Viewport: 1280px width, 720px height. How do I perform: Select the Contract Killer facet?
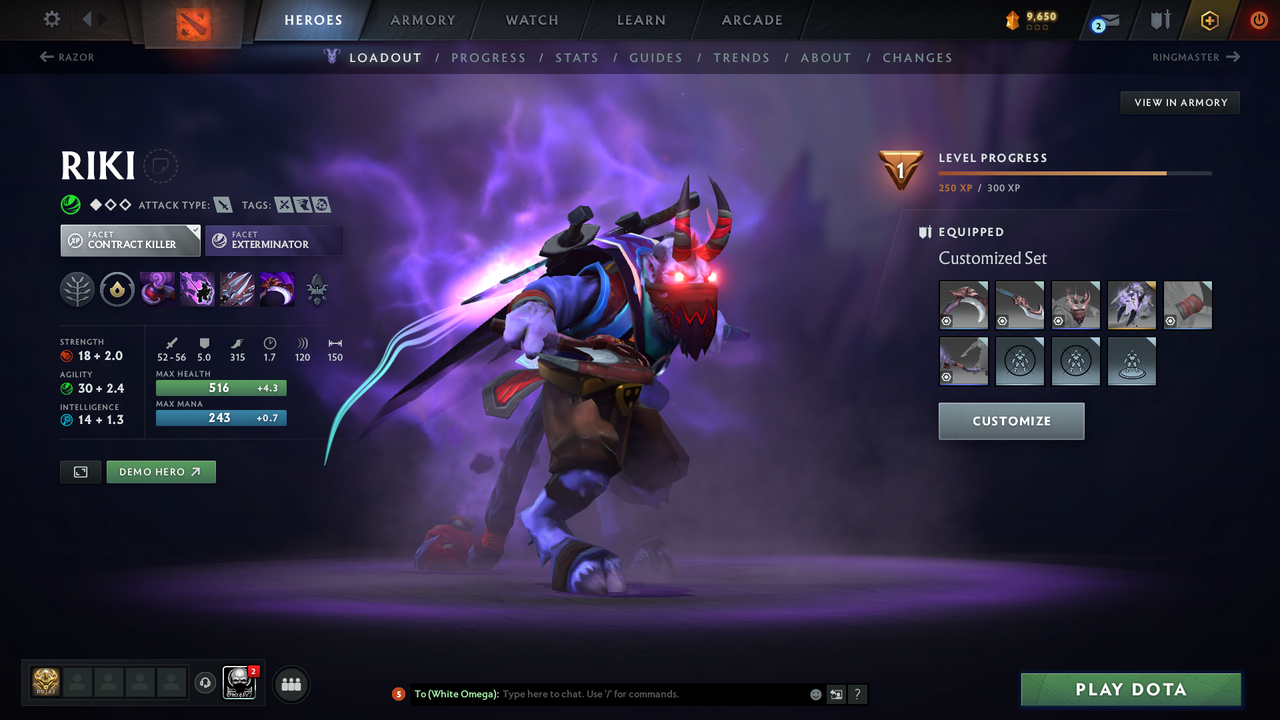tap(130, 240)
